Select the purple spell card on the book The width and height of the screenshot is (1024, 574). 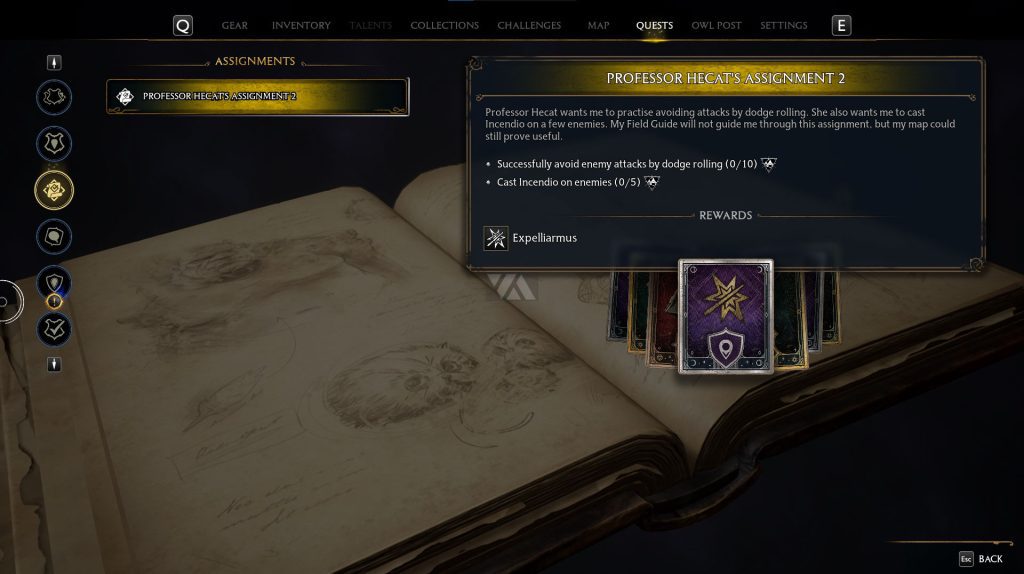726,316
